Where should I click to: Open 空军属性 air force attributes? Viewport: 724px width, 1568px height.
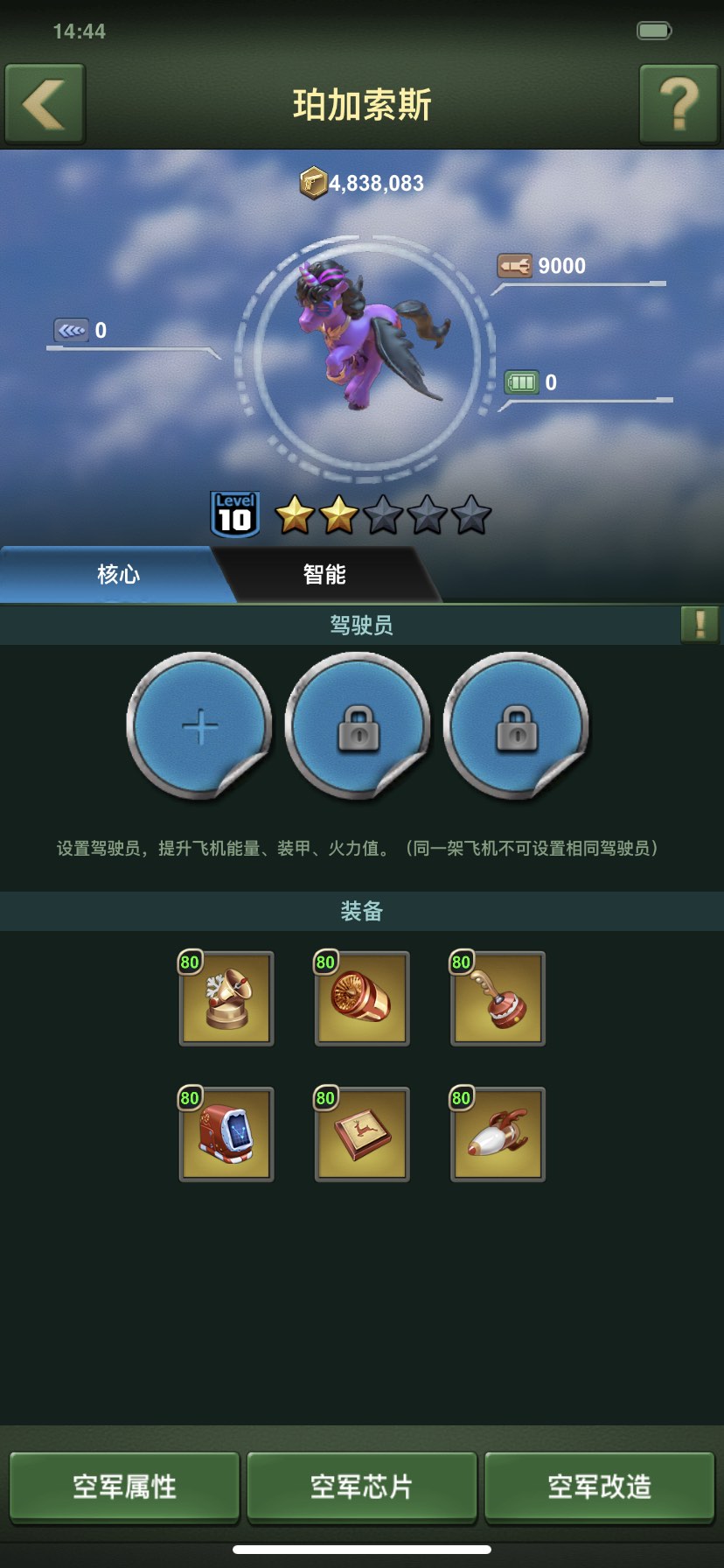[x=124, y=1487]
